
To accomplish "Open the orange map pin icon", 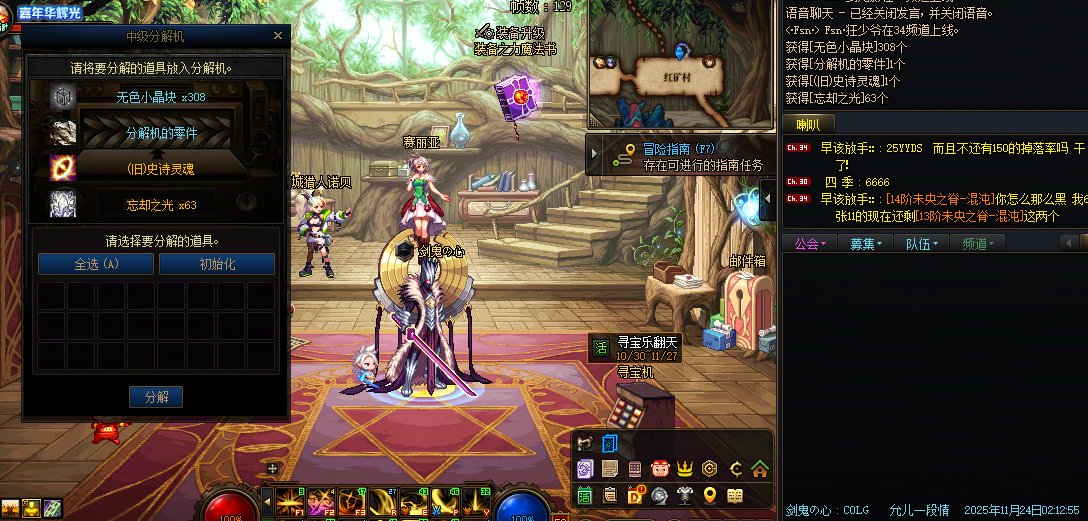I will [710, 495].
